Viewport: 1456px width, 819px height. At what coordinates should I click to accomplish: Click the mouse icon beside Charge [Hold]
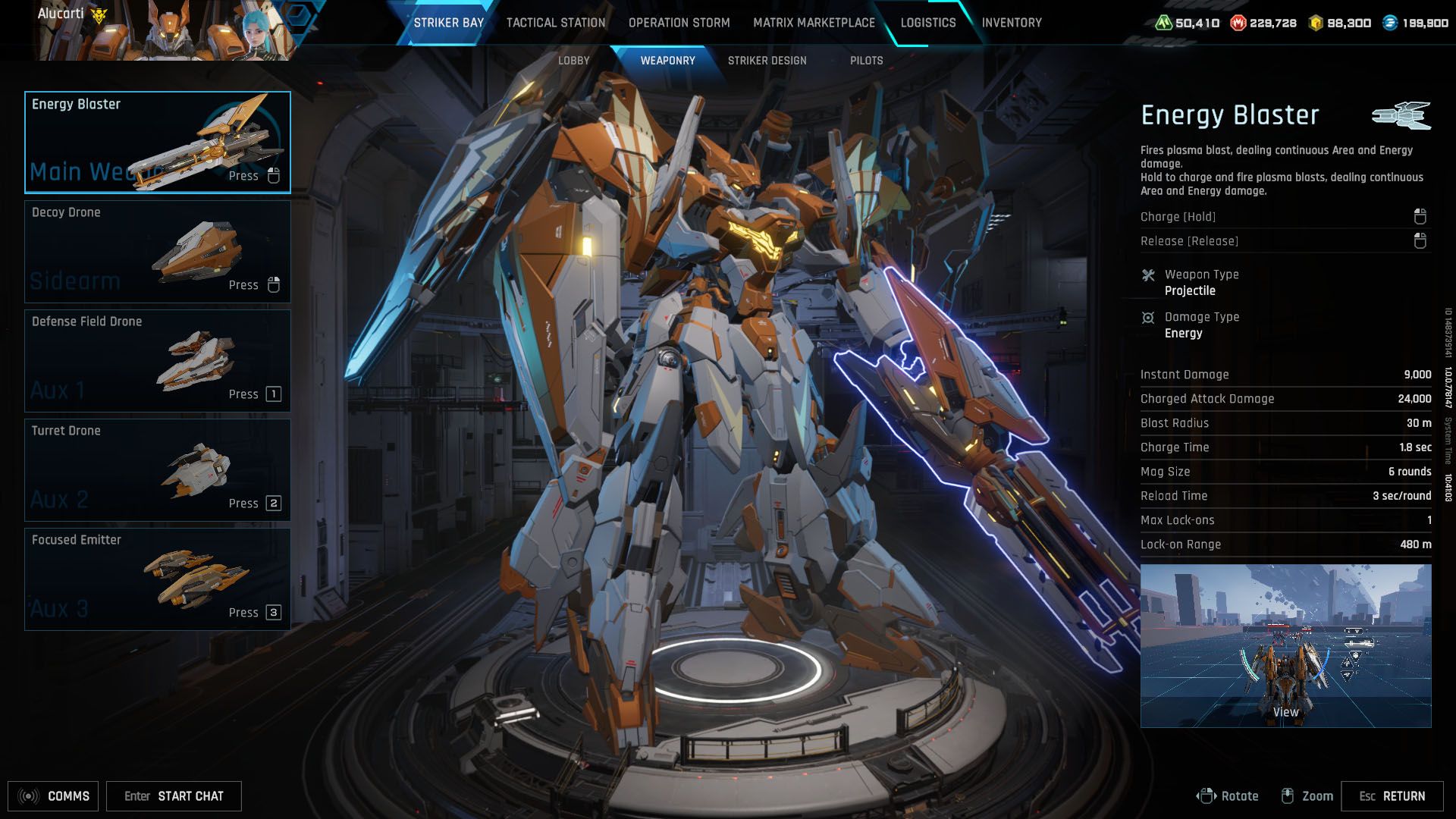[1419, 216]
